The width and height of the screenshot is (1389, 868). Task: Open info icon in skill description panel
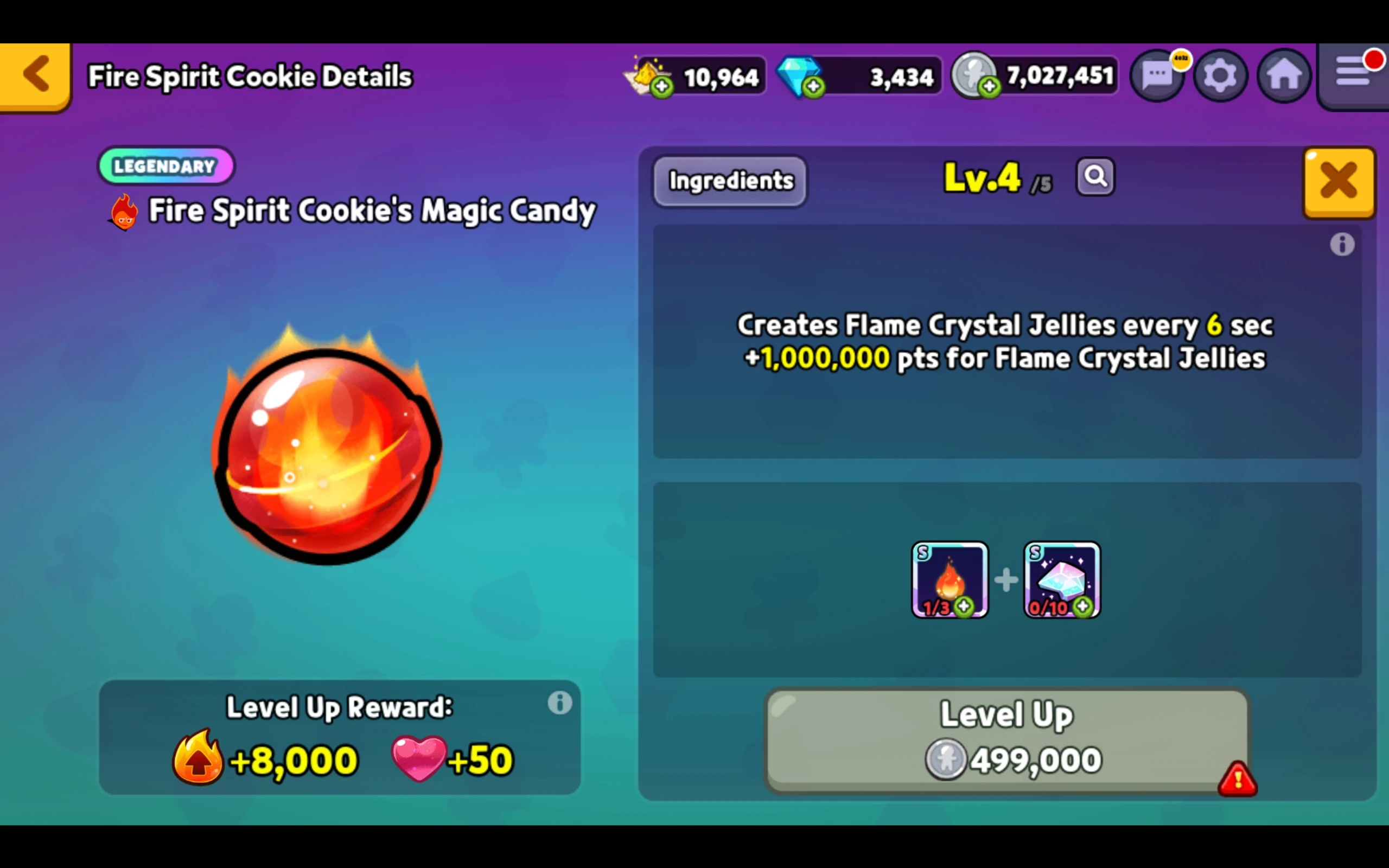(1342, 245)
